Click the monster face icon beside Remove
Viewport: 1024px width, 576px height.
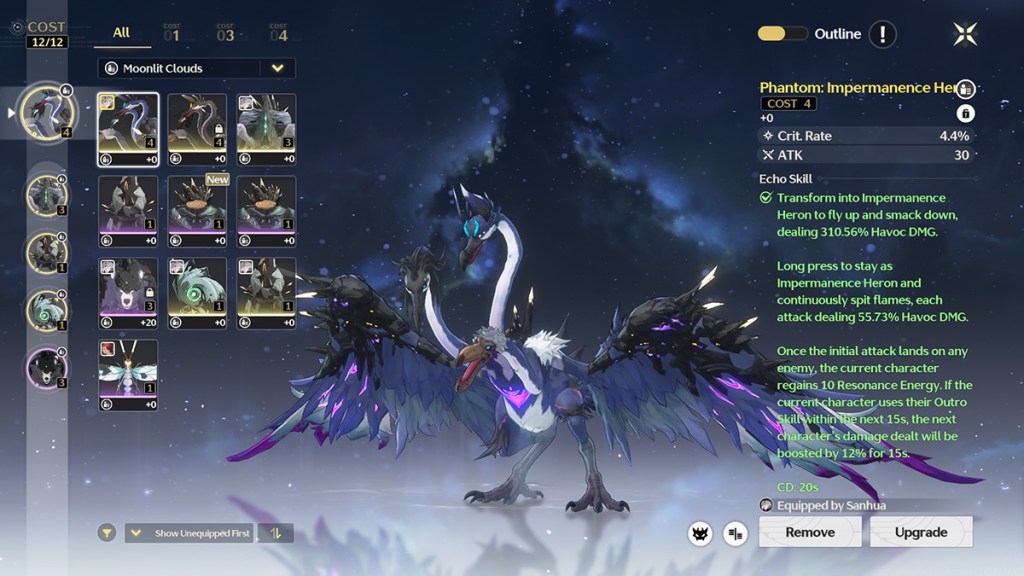[x=700, y=533]
